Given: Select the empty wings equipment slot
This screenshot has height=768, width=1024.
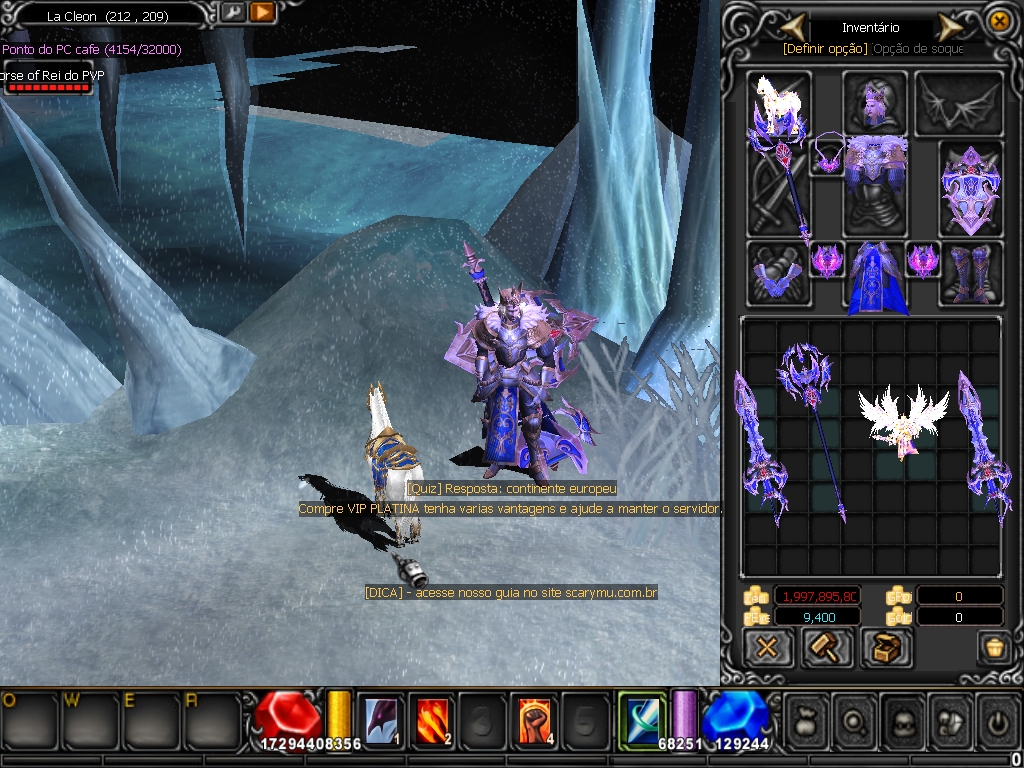Looking at the screenshot, I should pyautogui.click(x=960, y=103).
